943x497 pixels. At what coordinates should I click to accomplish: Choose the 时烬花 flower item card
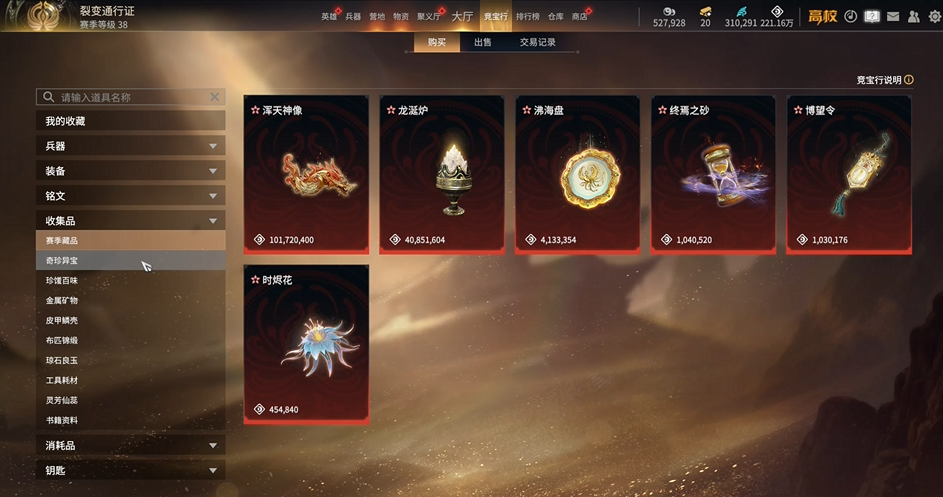pos(305,344)
